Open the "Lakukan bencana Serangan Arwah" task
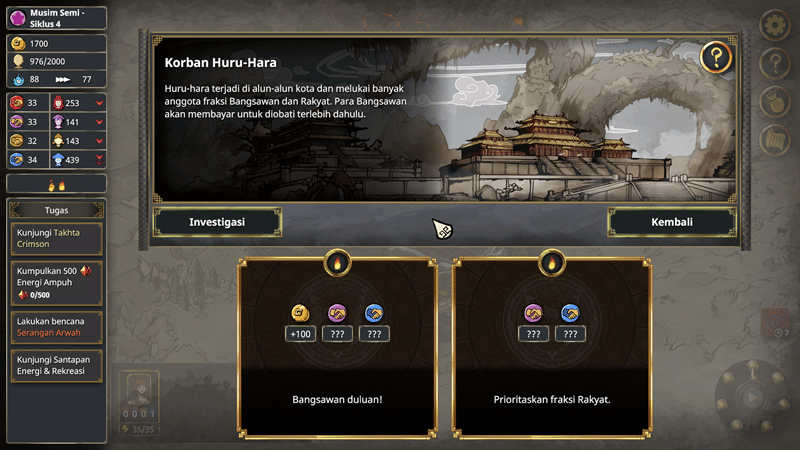The height and width of the screenshot is (450, 800). [x=56, y=327]
